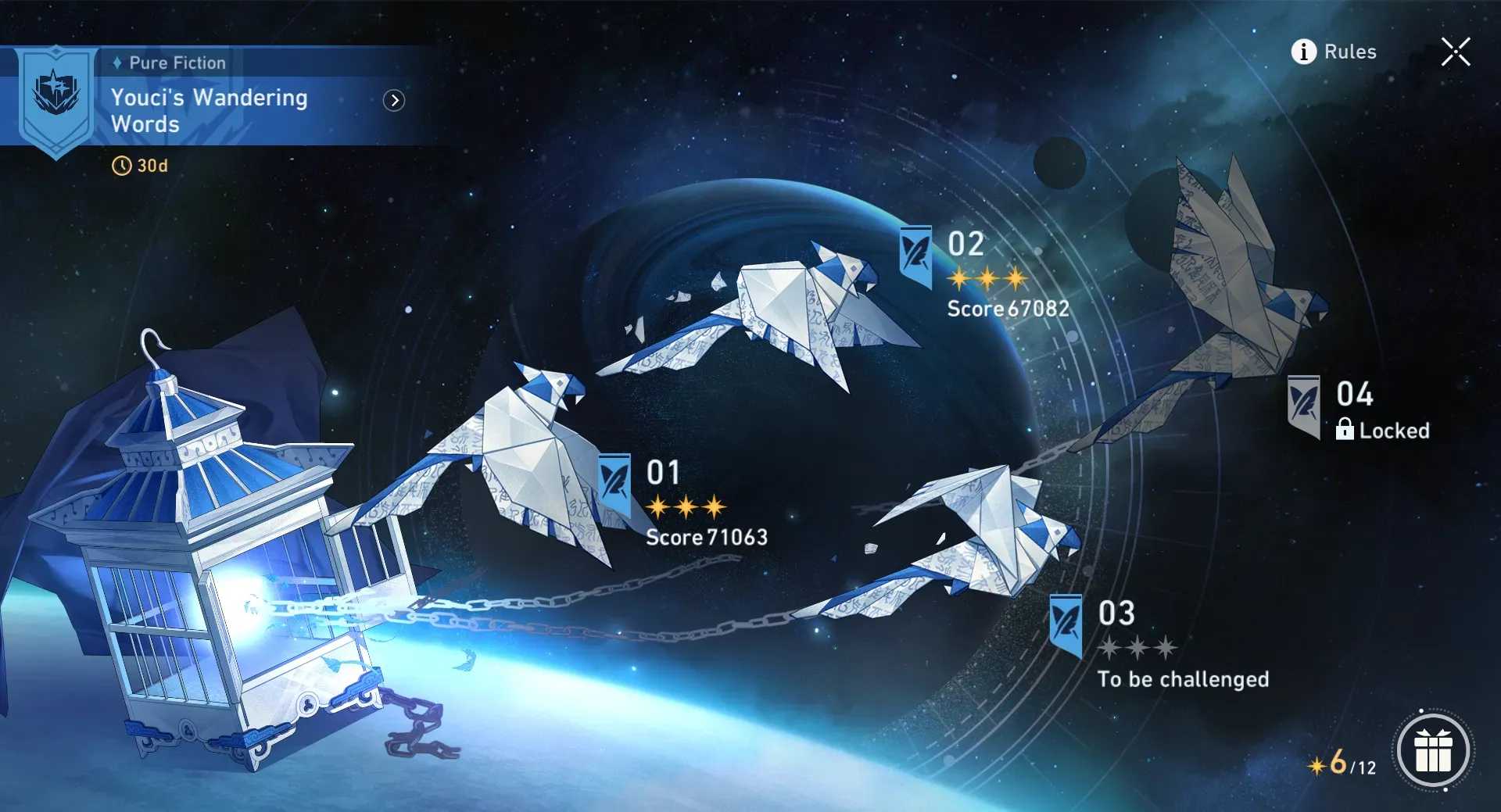Viewport: 1501px width, 812px height.
Task: Open the To be challenged stage 03
Action: [1182, 679]
